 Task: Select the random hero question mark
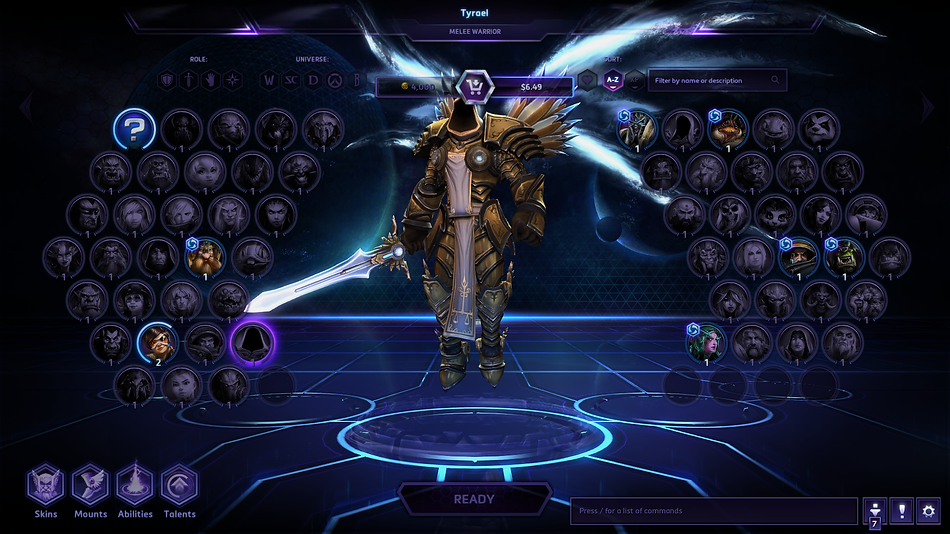[132, 129]
